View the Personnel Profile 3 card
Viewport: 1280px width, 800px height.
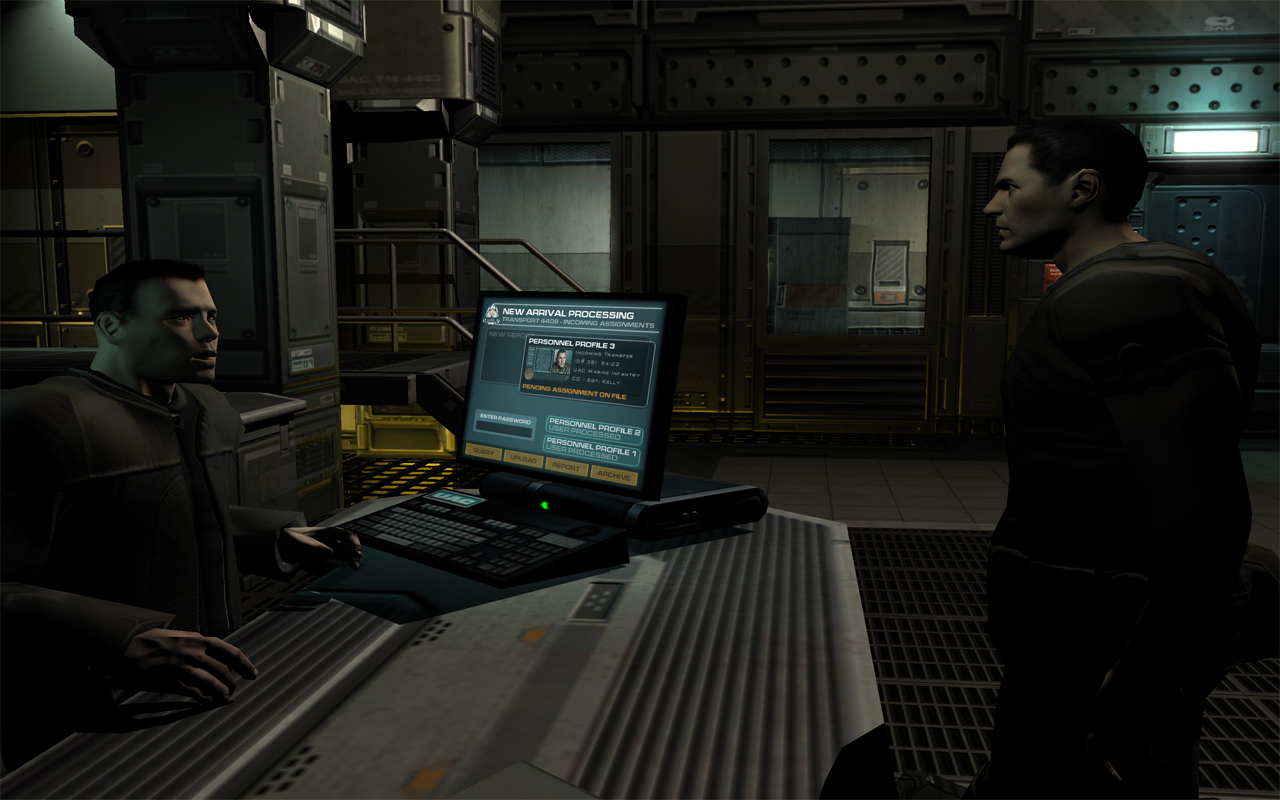(588, 368)
